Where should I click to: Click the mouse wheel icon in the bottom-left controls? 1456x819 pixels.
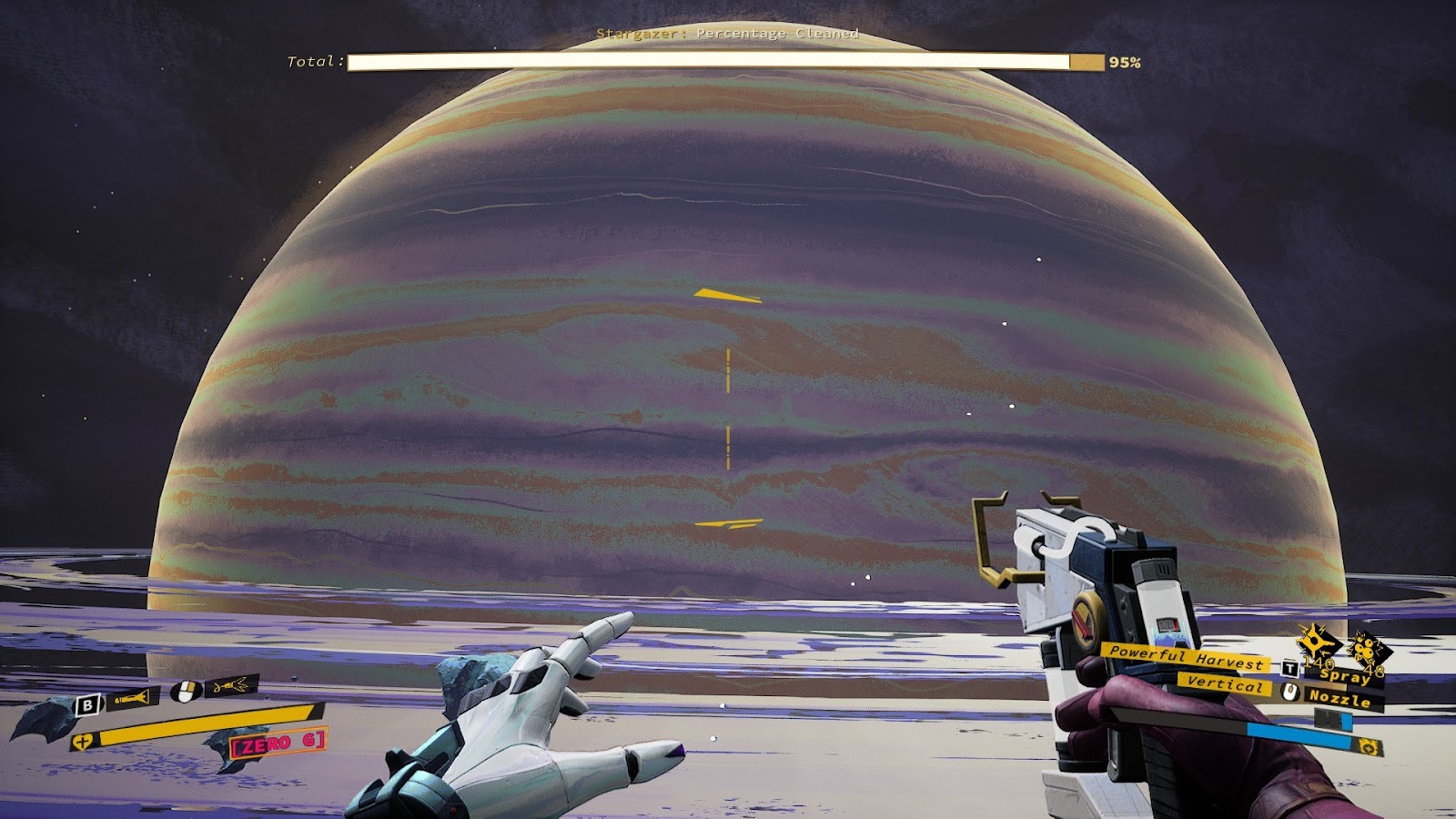coord(184,690)
